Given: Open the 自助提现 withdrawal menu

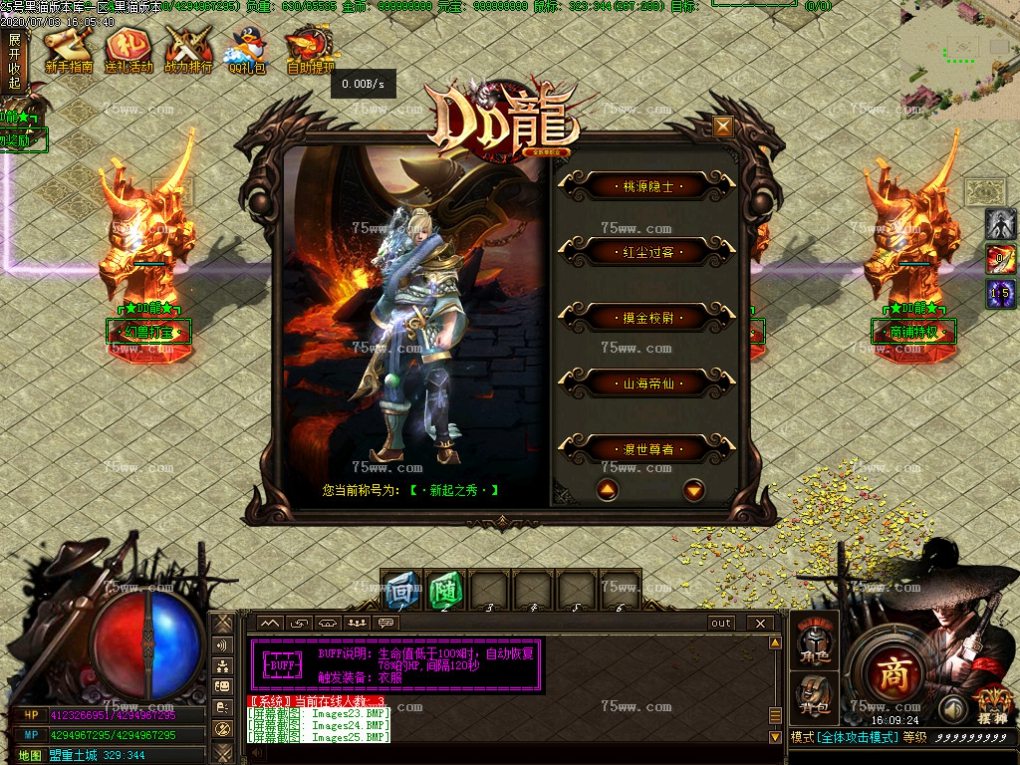Looking at the screenshot, I should click(310, 49).
